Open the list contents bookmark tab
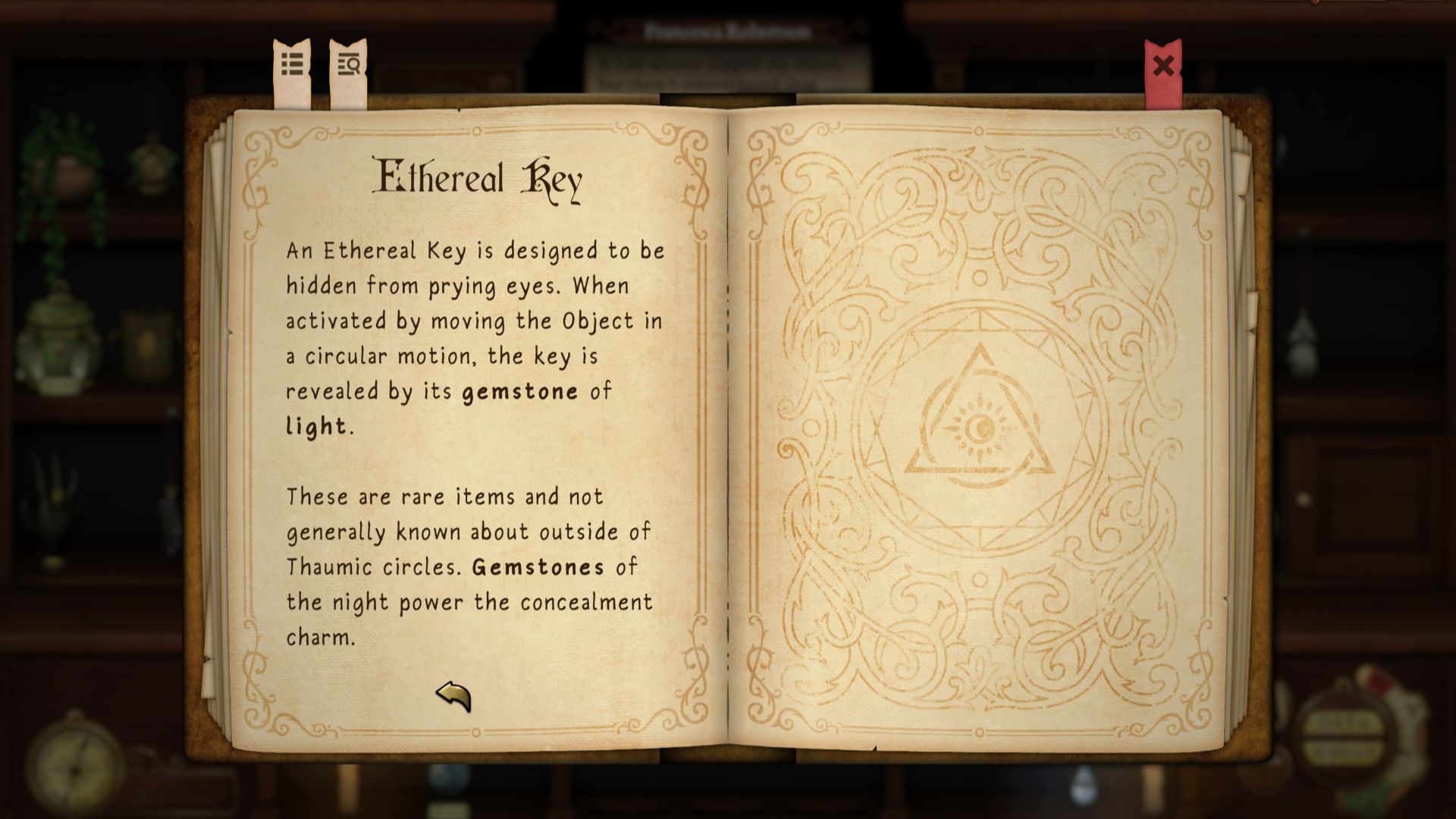This screenshot has height=819, width=1456. 292,66
